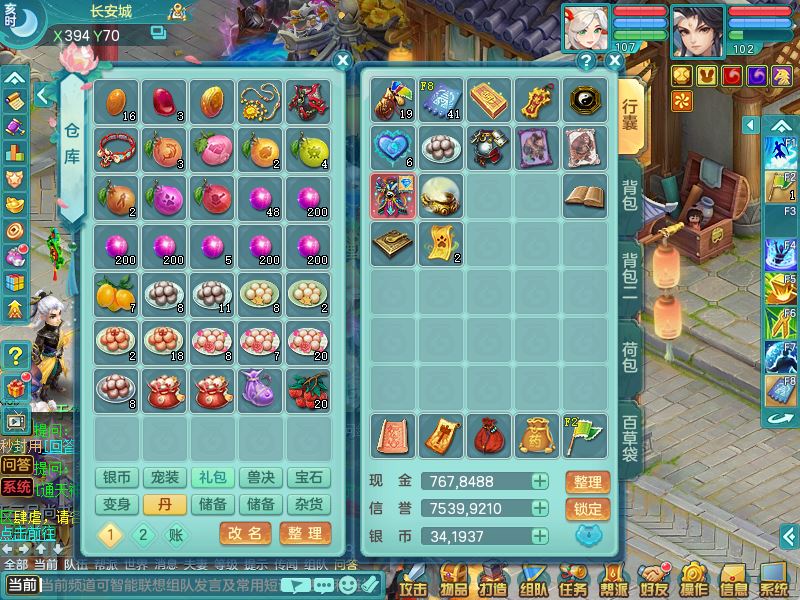Image resolution: width=800 pixels, height=600 pixels.
Task: Select the 百草袋 herb bag tab
Action: click(630, 438)
